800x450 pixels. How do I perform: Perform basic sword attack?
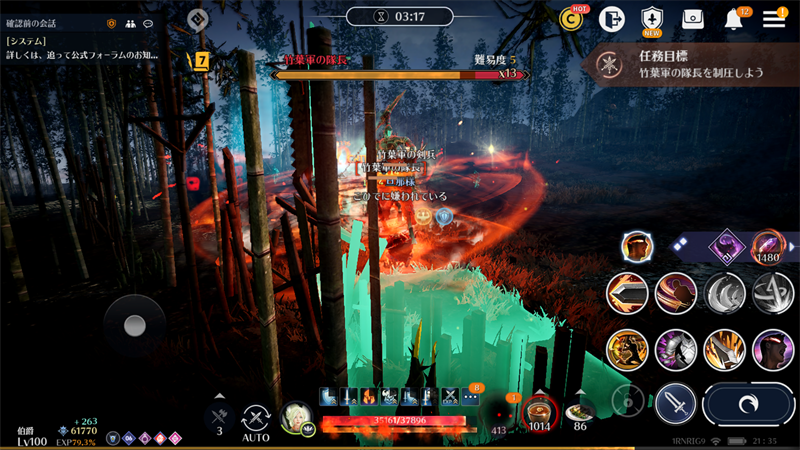(x=676, y=404)
